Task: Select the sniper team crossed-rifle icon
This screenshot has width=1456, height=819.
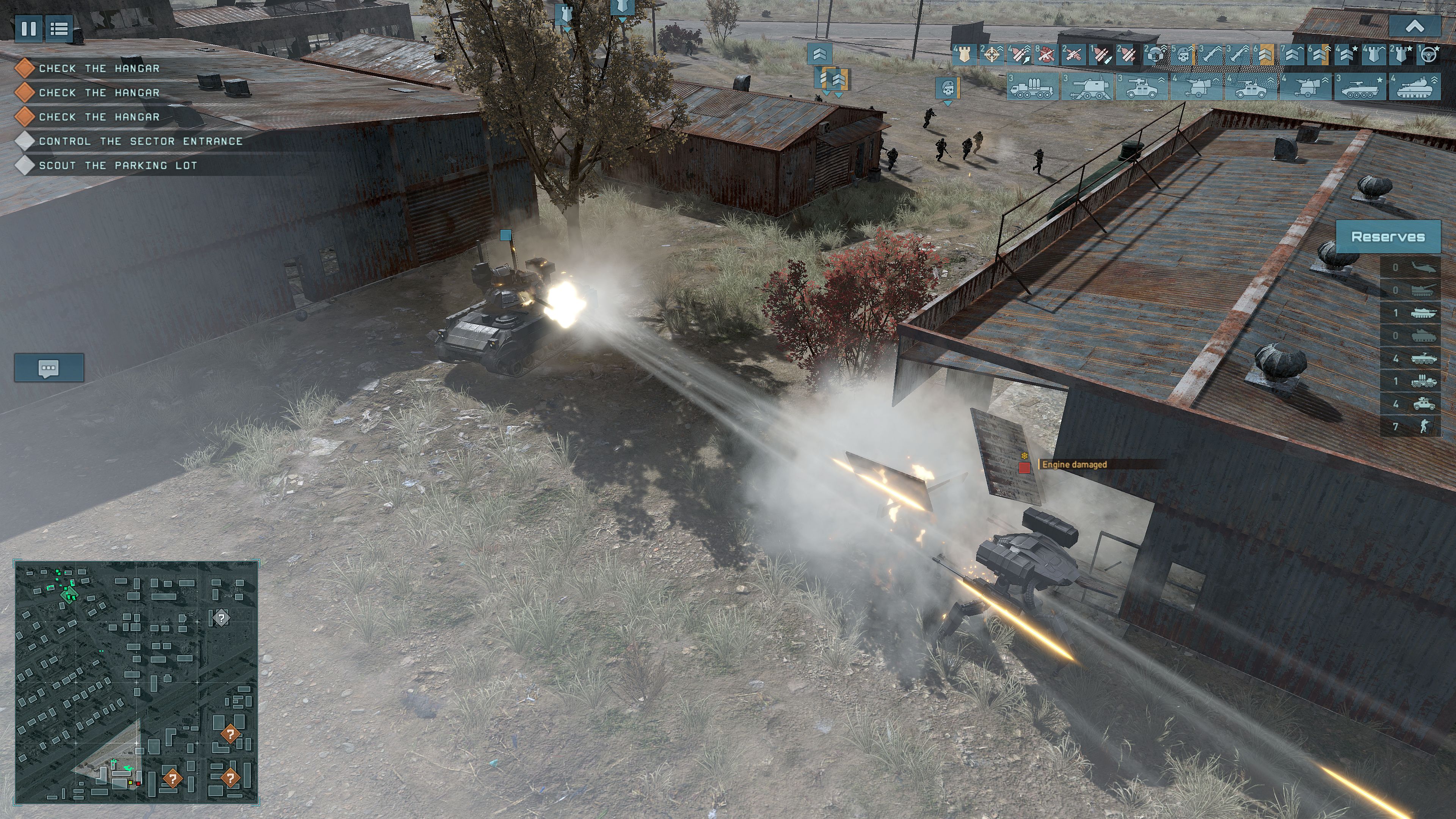Action: (x=1073, y=56)
